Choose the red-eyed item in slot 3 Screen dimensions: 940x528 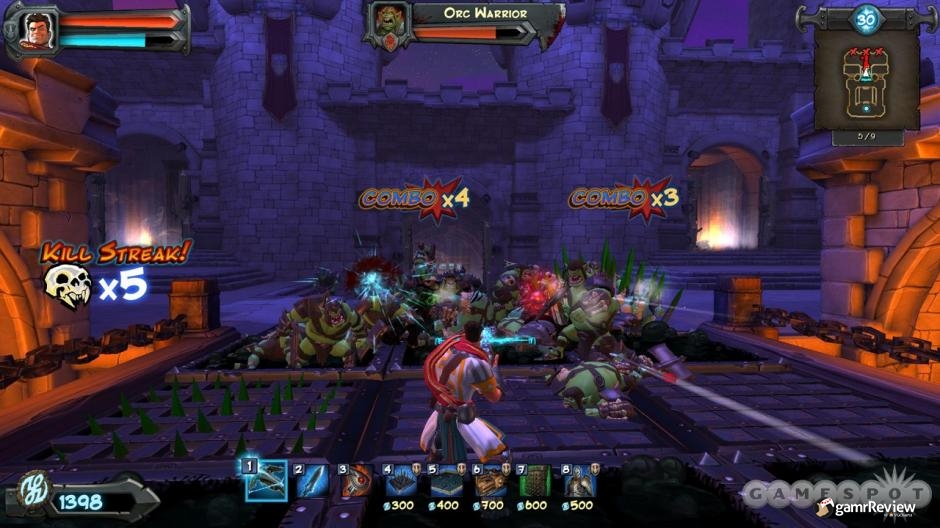coord(356,481)
